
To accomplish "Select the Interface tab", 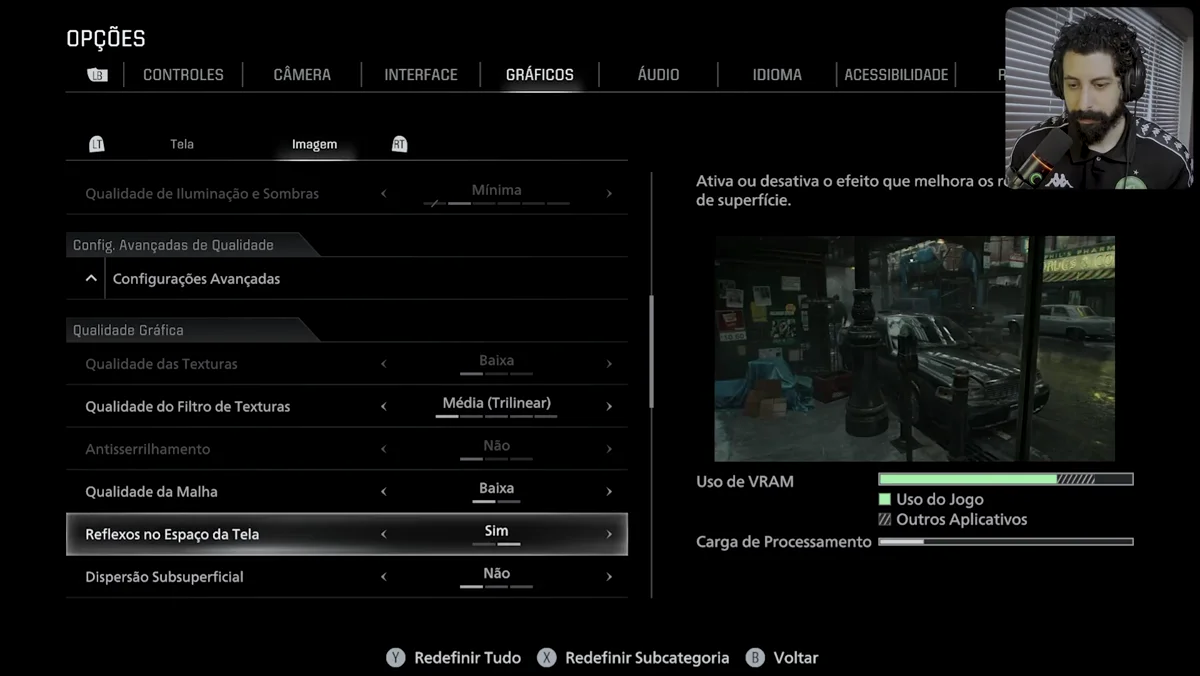I will click(x=421, y=75).
